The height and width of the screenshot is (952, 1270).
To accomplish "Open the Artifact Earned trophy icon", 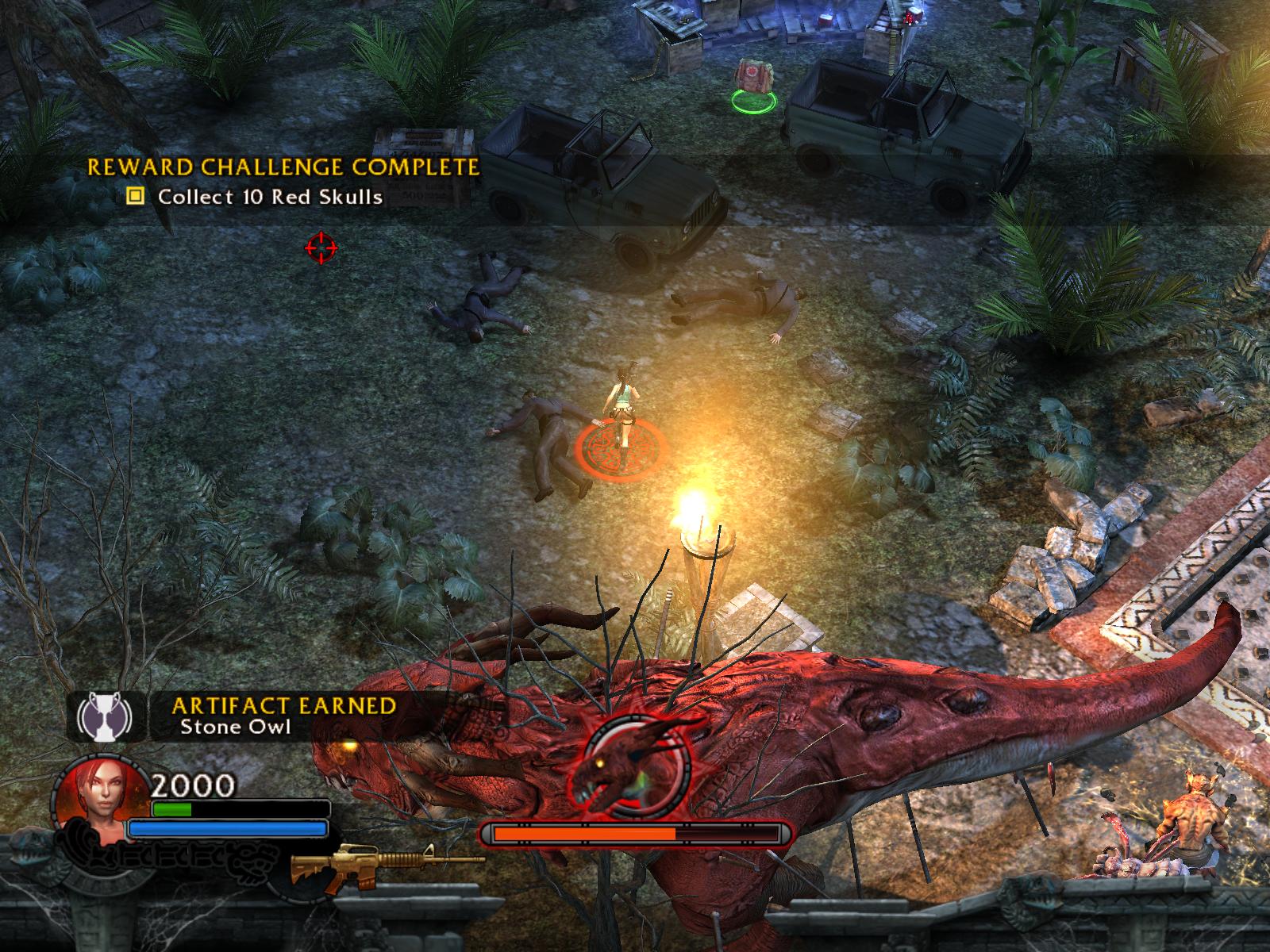I will click(x=108, y=715).
